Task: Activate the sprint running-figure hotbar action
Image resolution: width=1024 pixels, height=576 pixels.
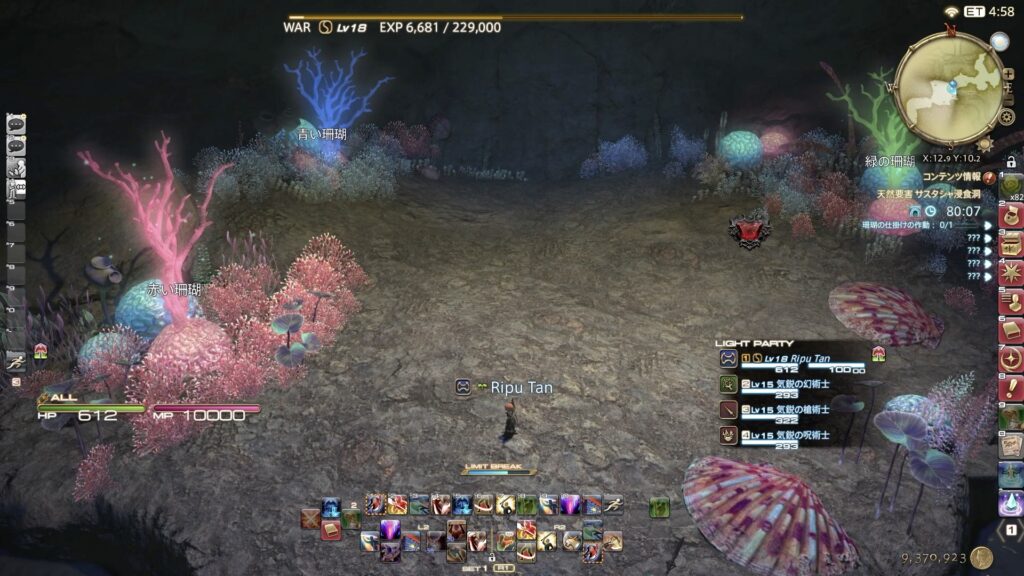Action: click(613, 505)
